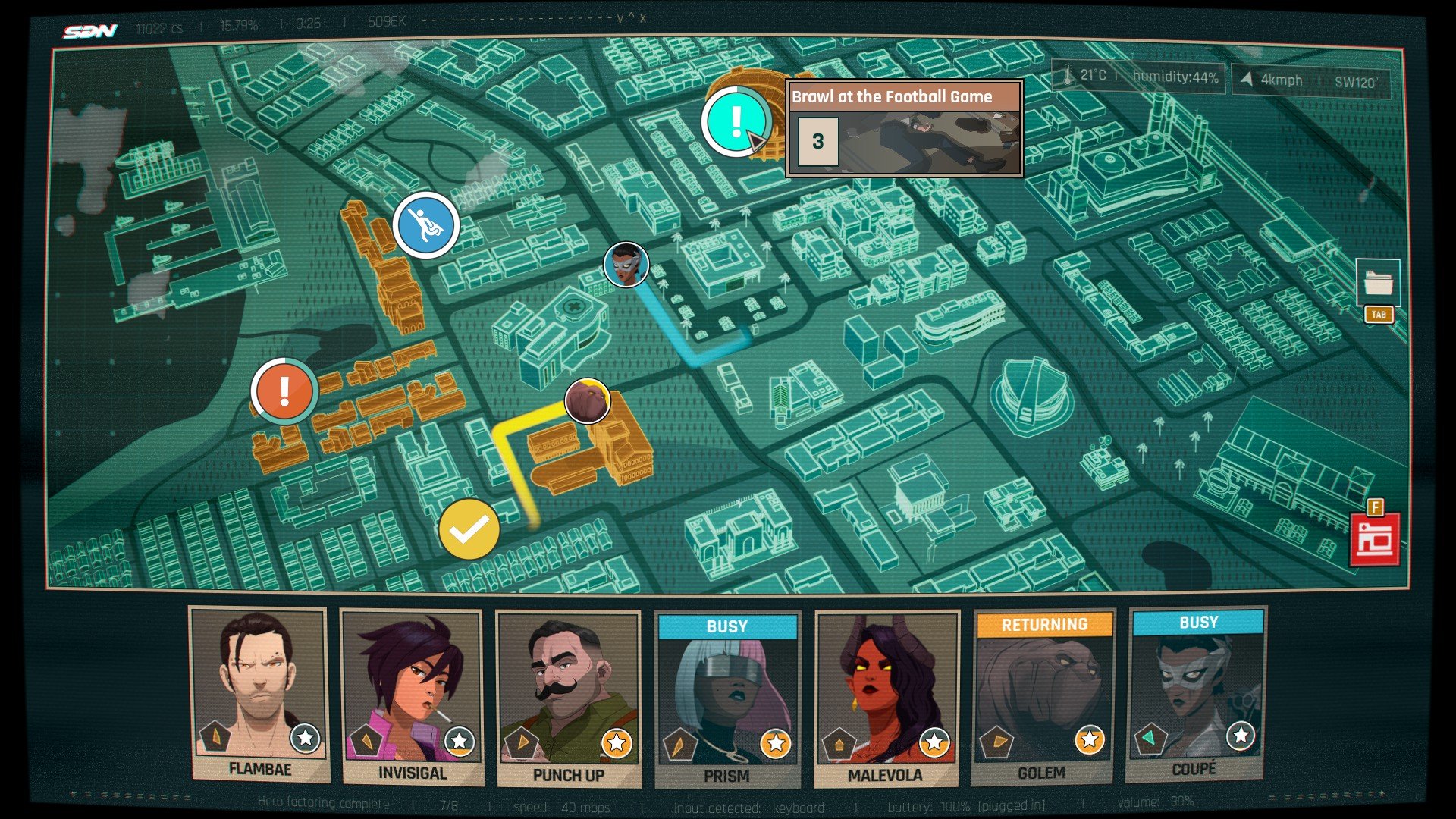Select the blue running figure map marker
1456x819 pixels.
[425, 224]
